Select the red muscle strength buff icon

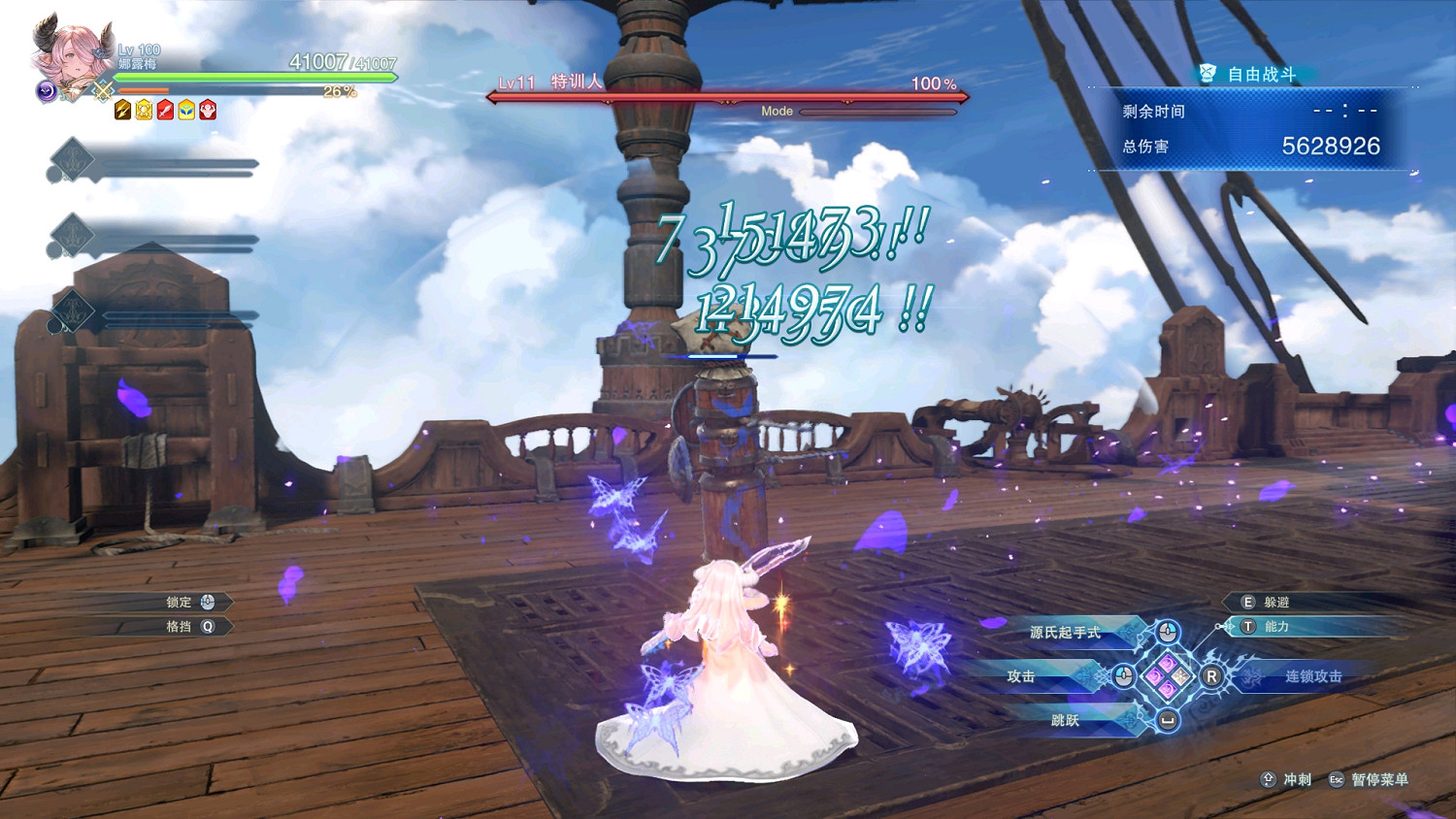206,109
